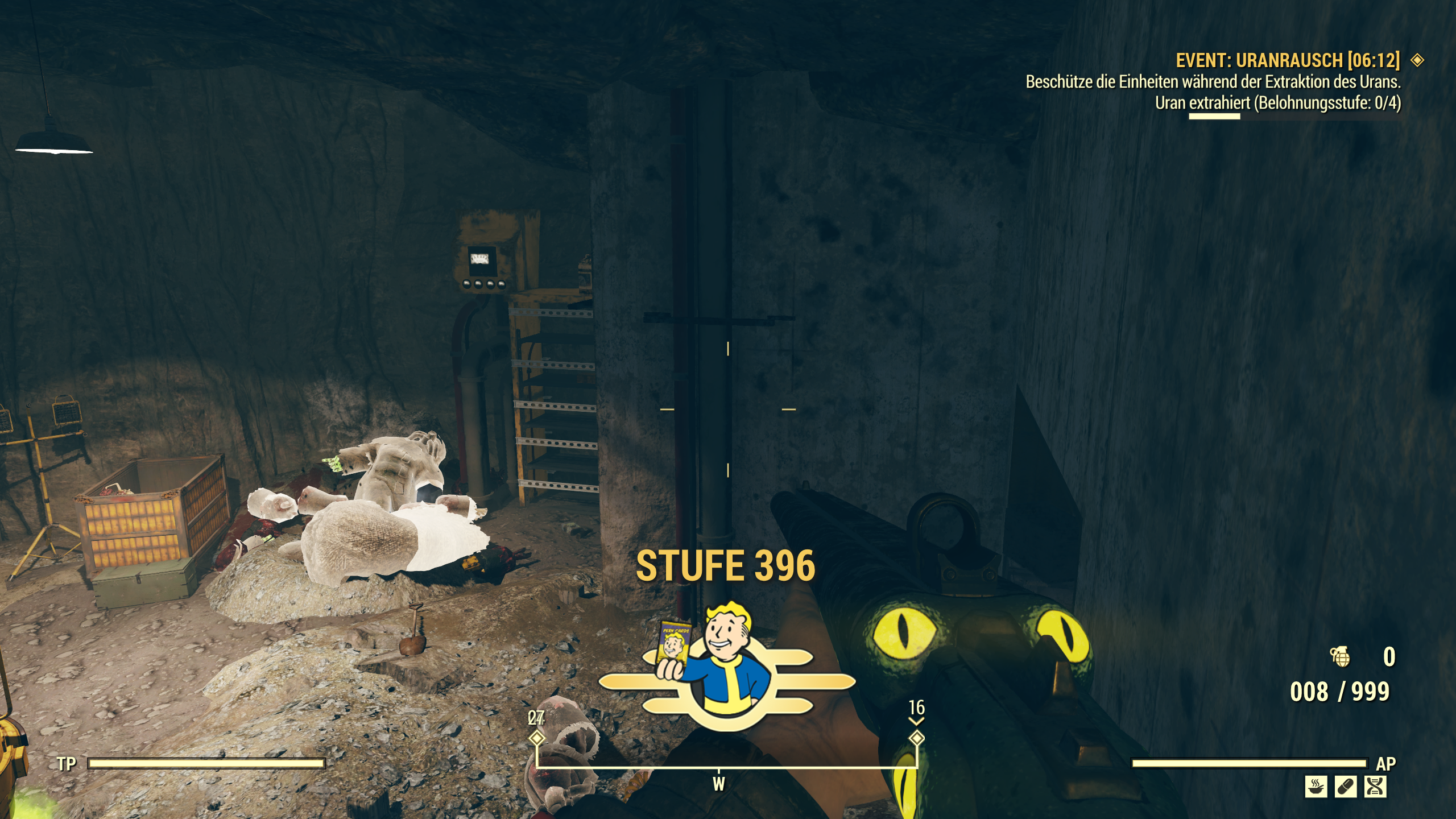
Task: Select the compass marker labeled 27
Action: 536,738
